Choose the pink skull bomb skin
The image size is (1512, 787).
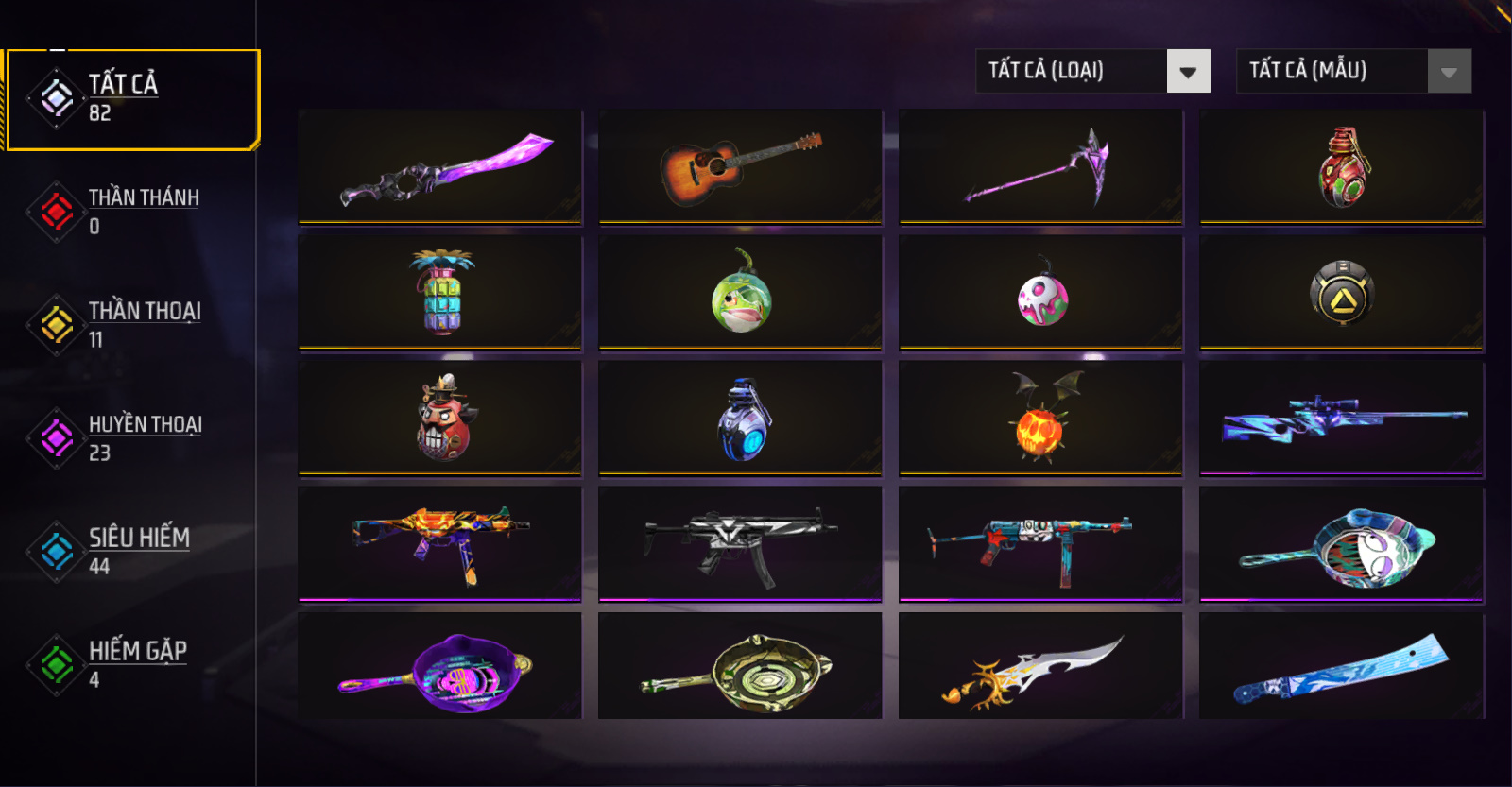(x=1040, y=293)
